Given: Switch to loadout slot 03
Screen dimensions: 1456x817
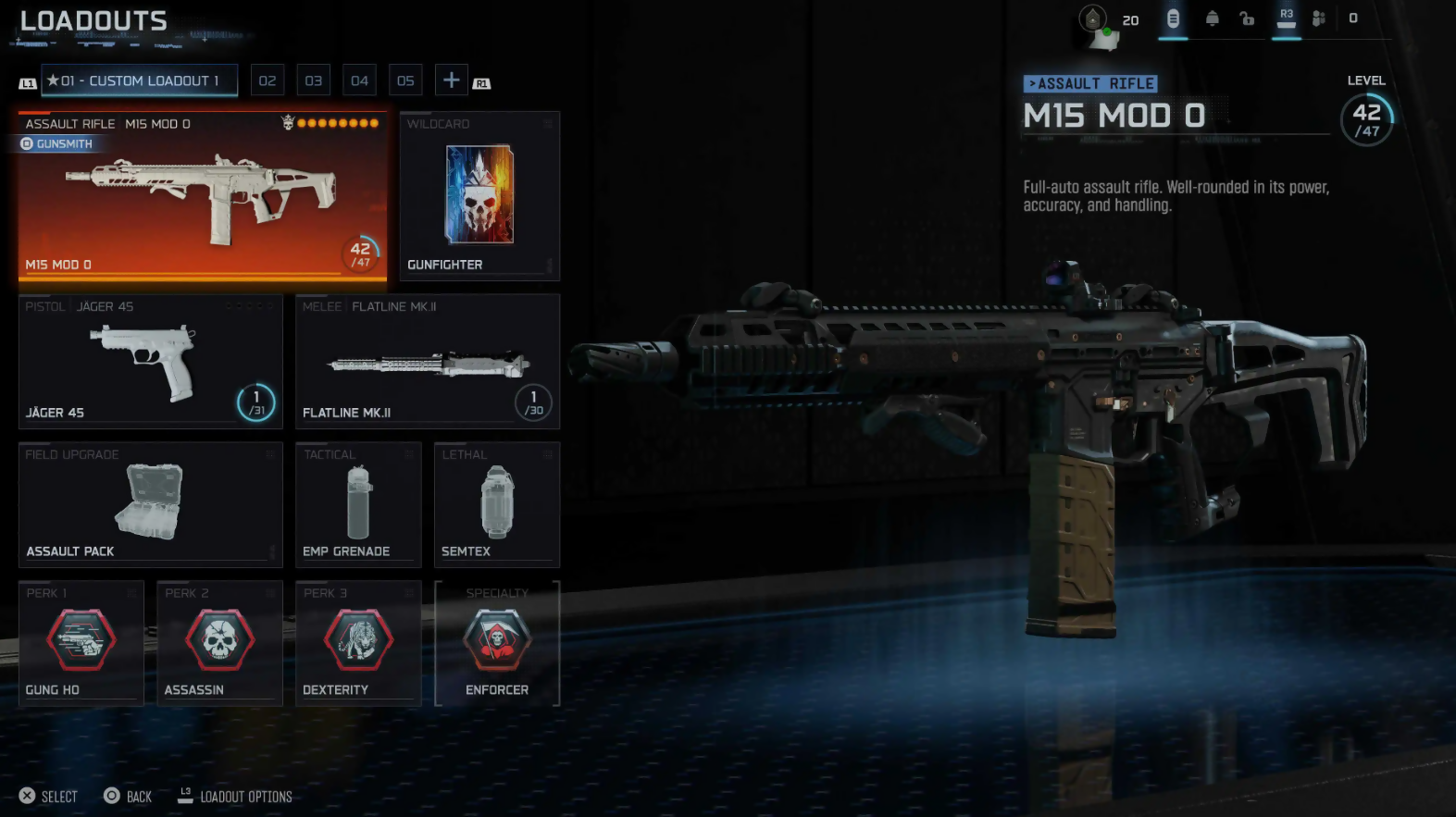Looking at the screenshot, I should (314, 80).
